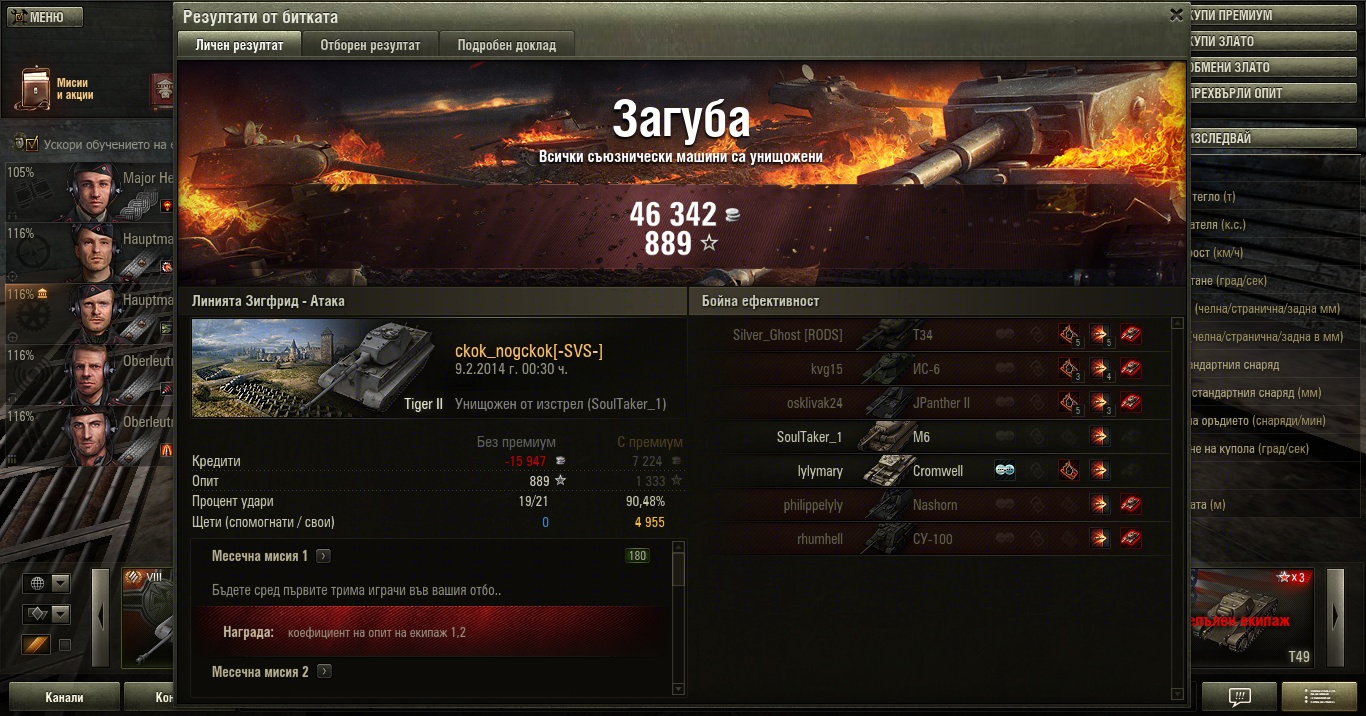This screenshot has width=1366, height=716.
Task: Open the chat message notification button
Action: (1239, 696)
